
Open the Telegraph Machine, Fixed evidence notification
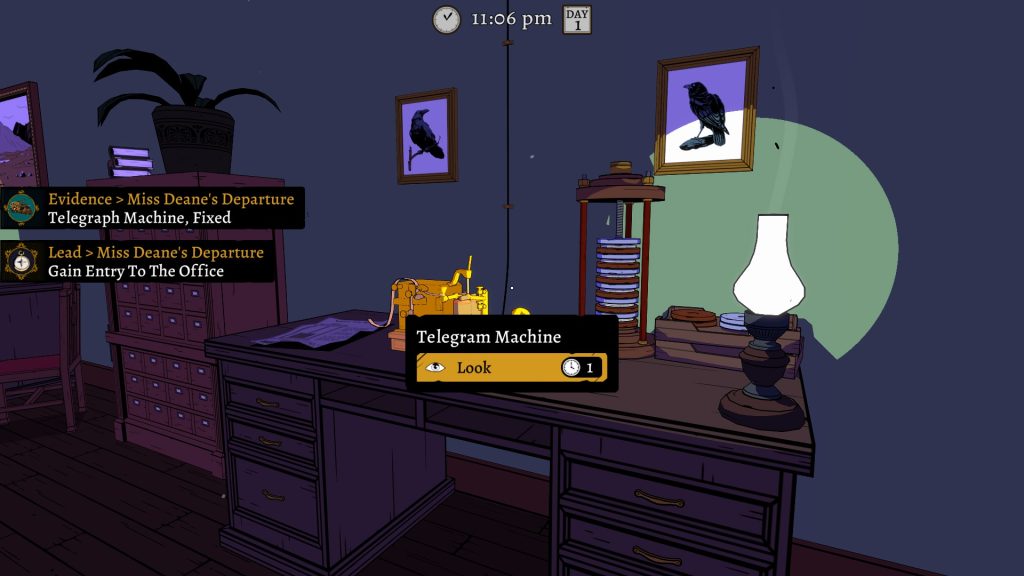coord(152,208)
